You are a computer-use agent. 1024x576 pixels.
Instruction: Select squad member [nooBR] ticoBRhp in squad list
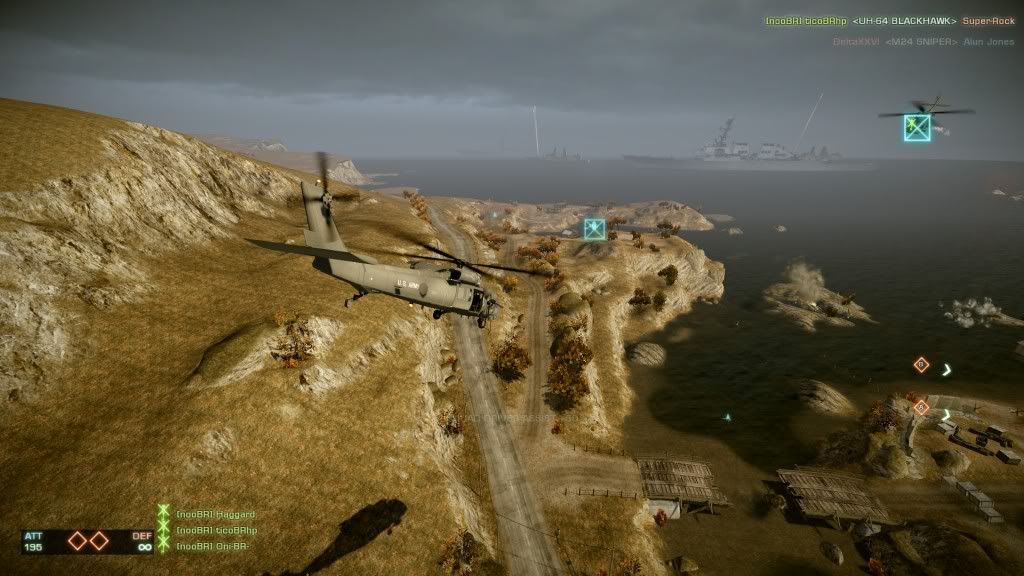[216, 530]
